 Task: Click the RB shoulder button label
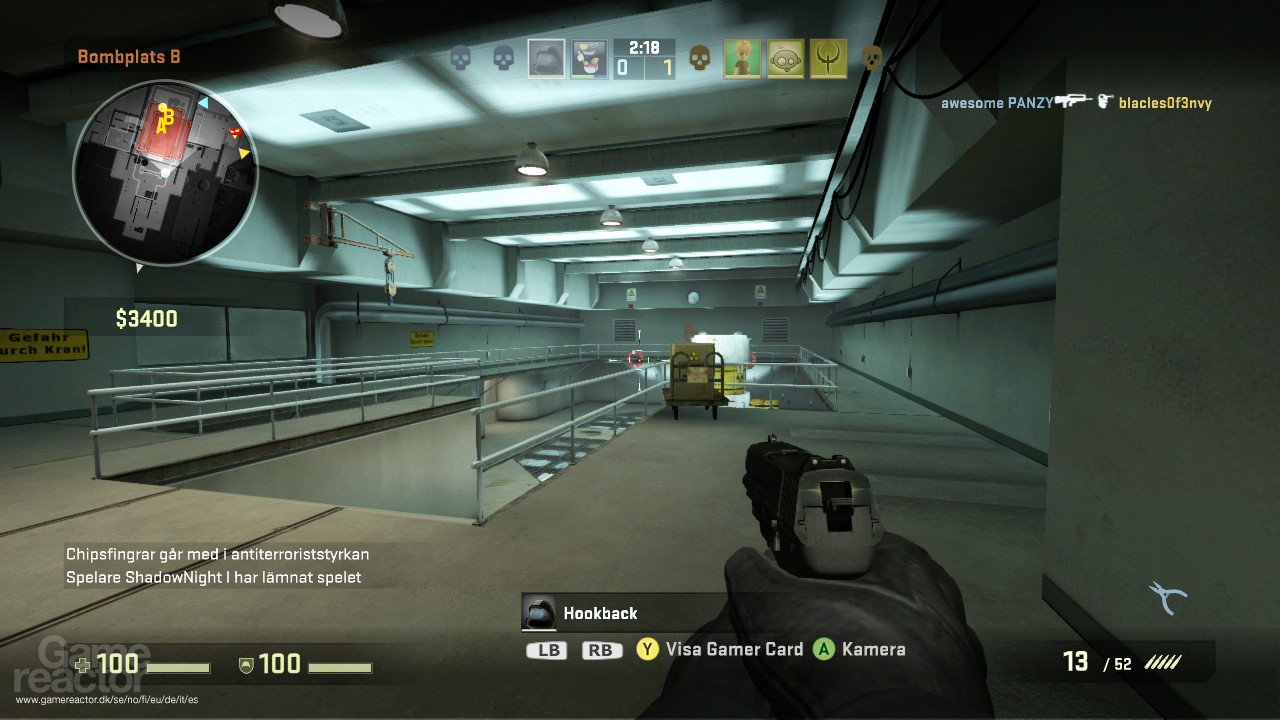click(x=600, y=649)
